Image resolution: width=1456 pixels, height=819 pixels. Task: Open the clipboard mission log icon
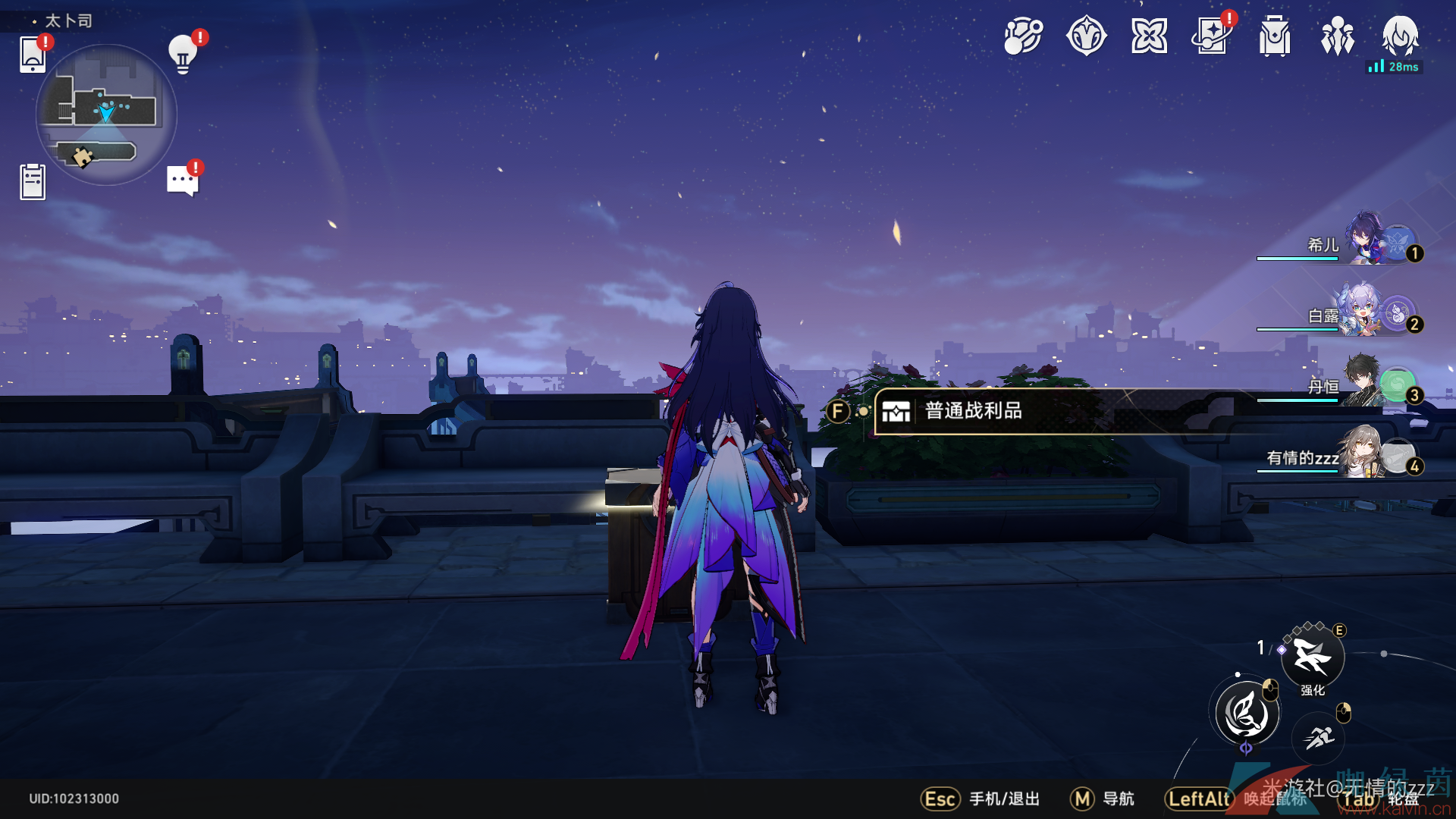33,182
